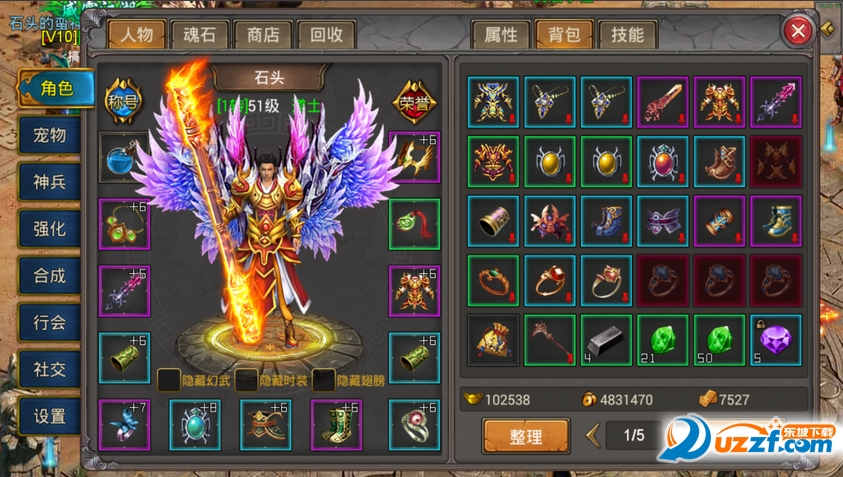Toggle the 隐藏时装 checkbox
Screen dimensions: 843x477
click(x=246, y=379)
